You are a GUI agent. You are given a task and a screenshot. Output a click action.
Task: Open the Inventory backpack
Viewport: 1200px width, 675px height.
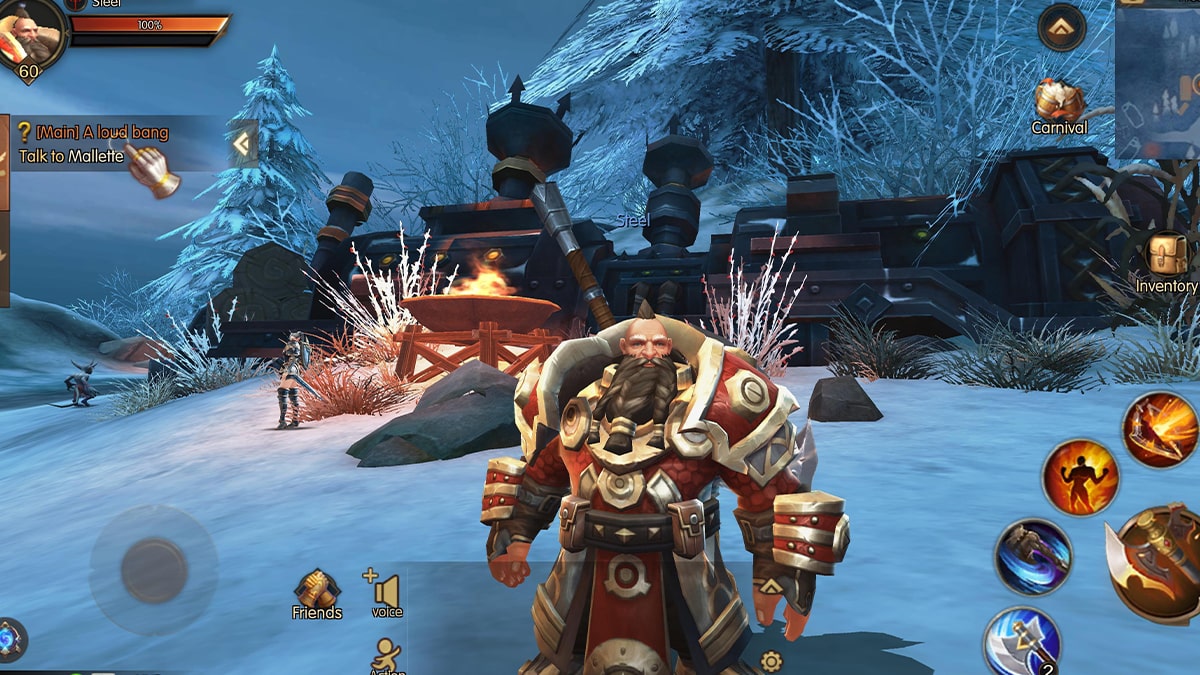(1167, 264)
